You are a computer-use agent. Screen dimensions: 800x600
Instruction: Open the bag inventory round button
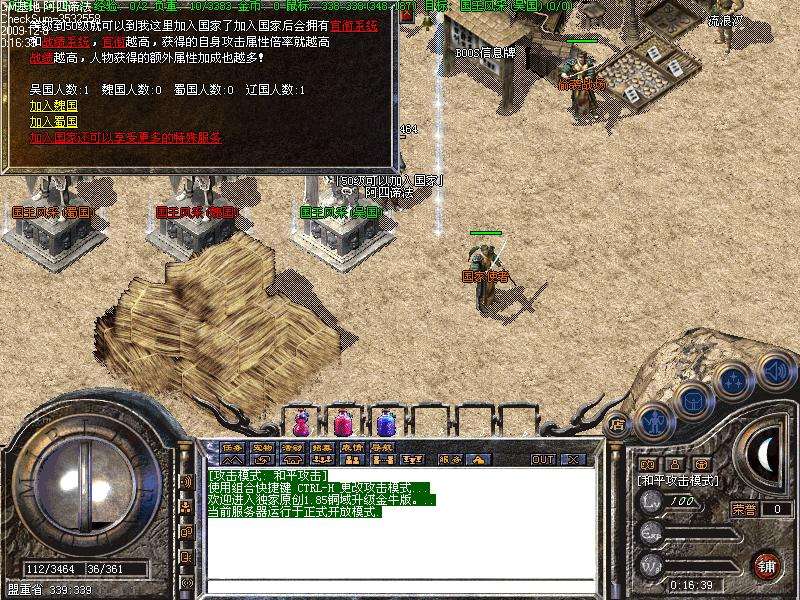tap(692, 400)
